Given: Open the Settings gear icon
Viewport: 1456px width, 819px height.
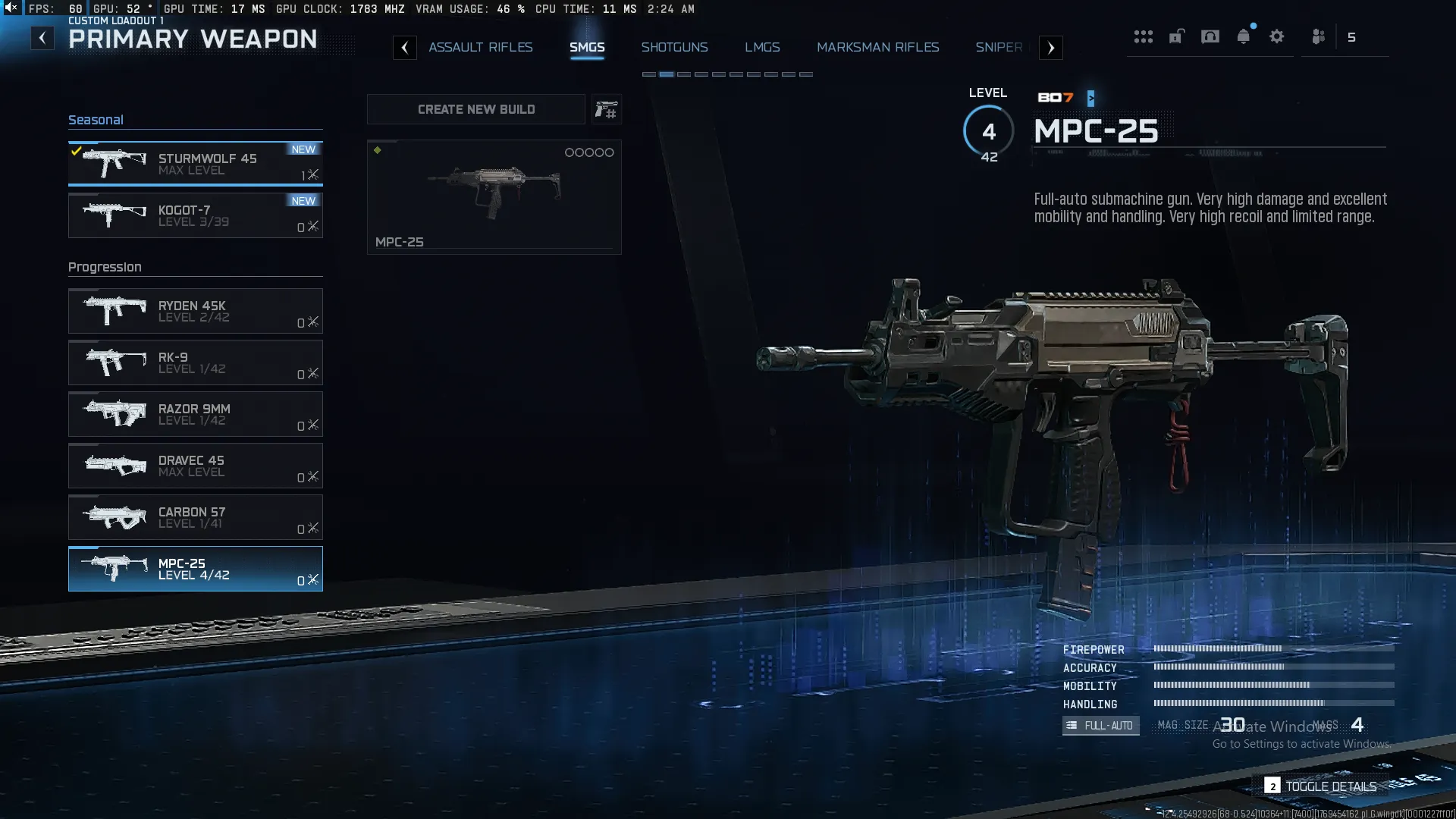Looking at the screenshot, I should pos(1278,36).
